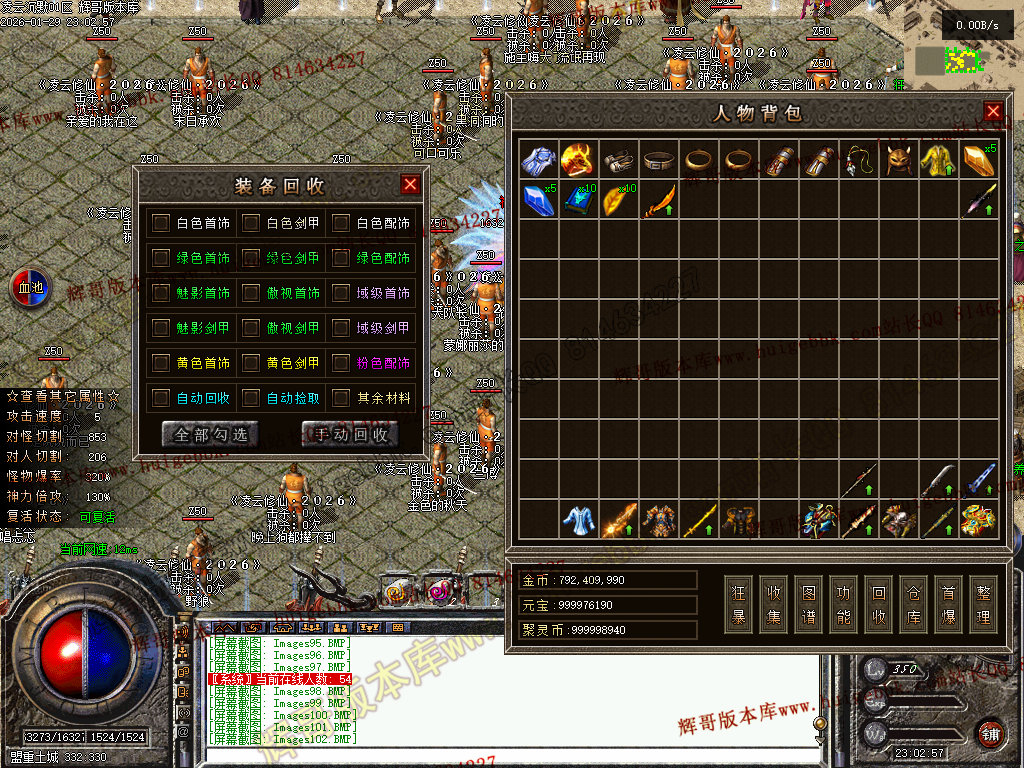Tick the 白色首饰 checkbox
Viewport: 1024px width, 768px height.
(161, 223)
